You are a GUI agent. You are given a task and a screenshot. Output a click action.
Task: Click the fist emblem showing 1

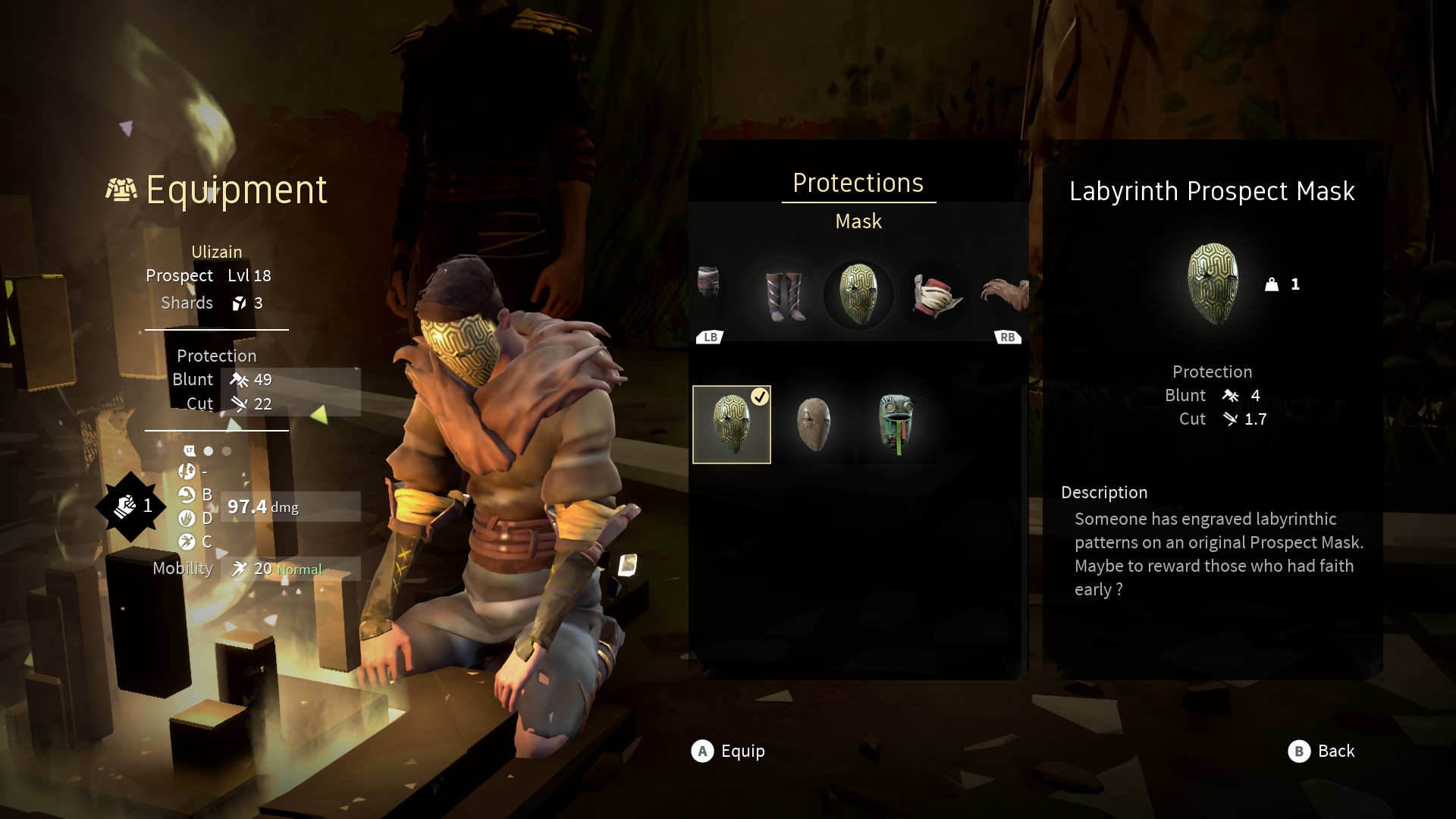pyautogui.click(x=130, y=507)
